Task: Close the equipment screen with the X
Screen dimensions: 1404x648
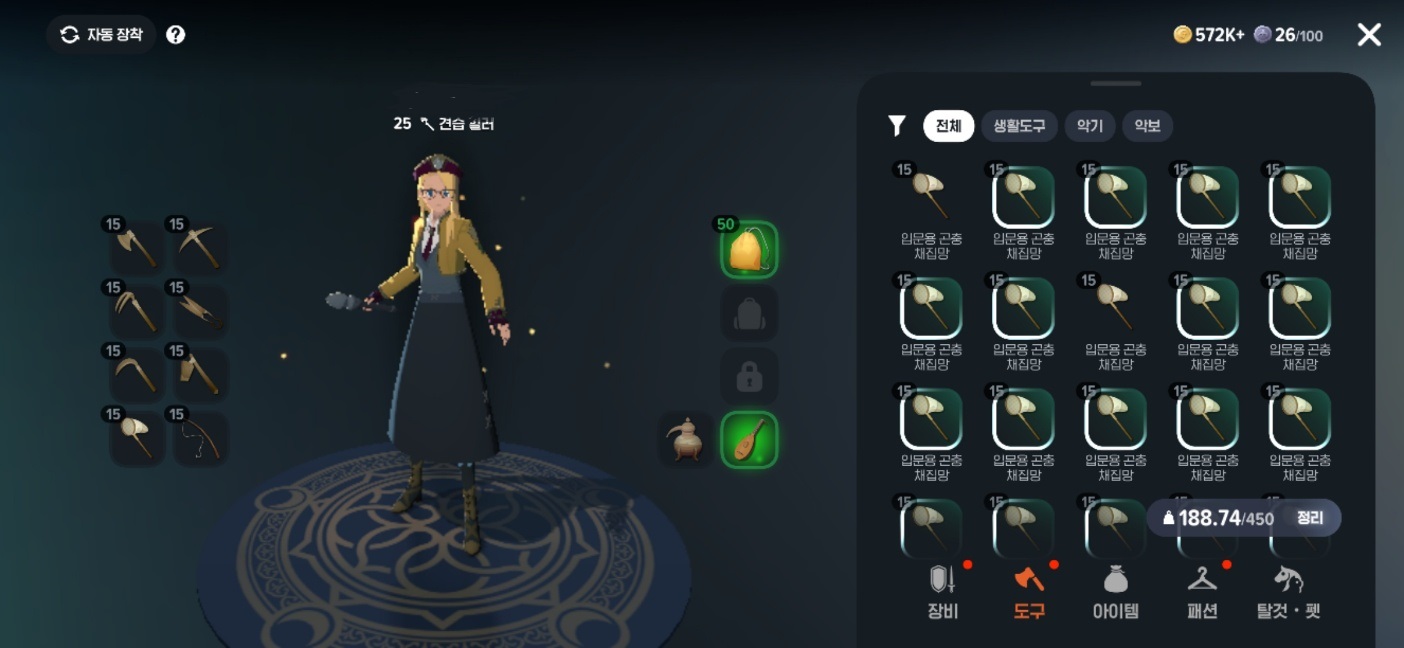Action: coord(1368,35)
